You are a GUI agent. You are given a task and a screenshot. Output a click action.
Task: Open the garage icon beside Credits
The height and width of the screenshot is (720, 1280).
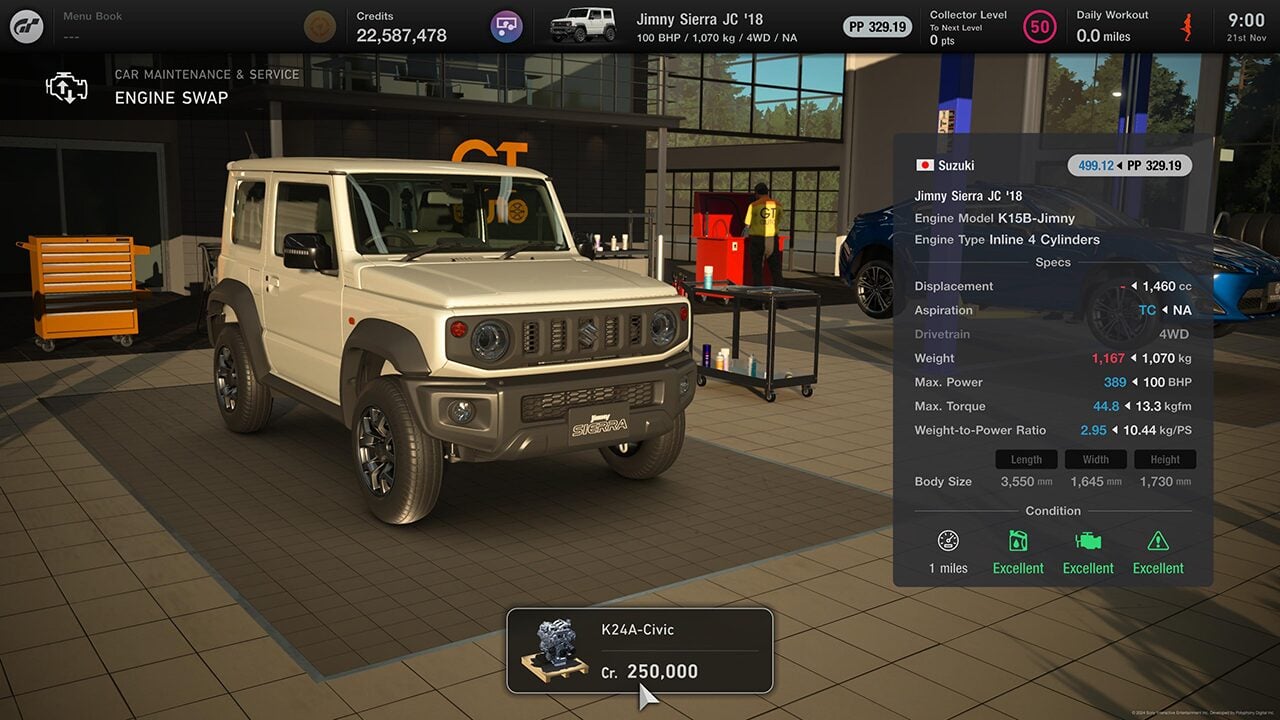pos(507,26)
